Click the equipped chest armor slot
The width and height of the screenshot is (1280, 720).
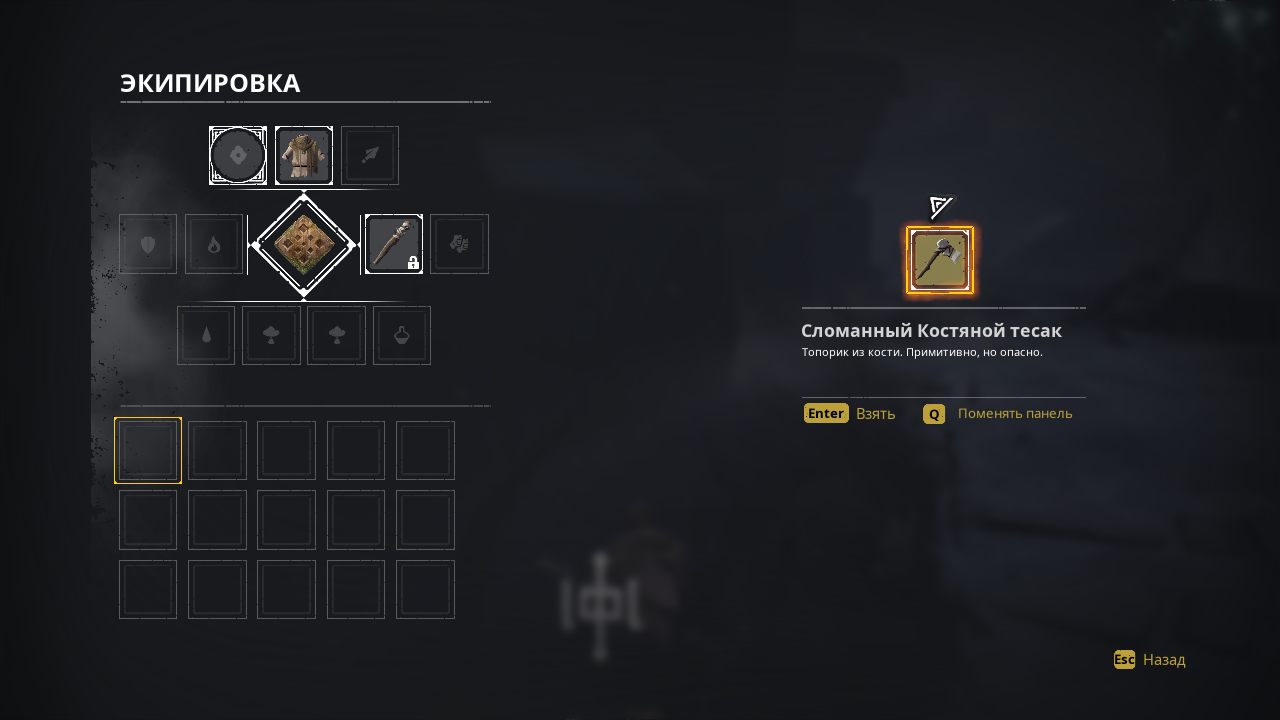304,155
